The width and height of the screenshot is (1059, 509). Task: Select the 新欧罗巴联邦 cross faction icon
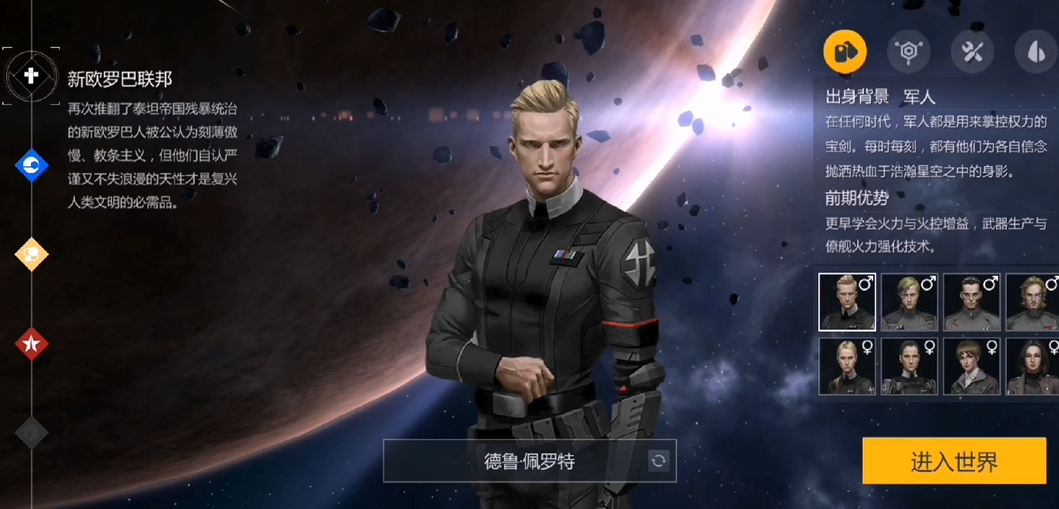point(31,75)
